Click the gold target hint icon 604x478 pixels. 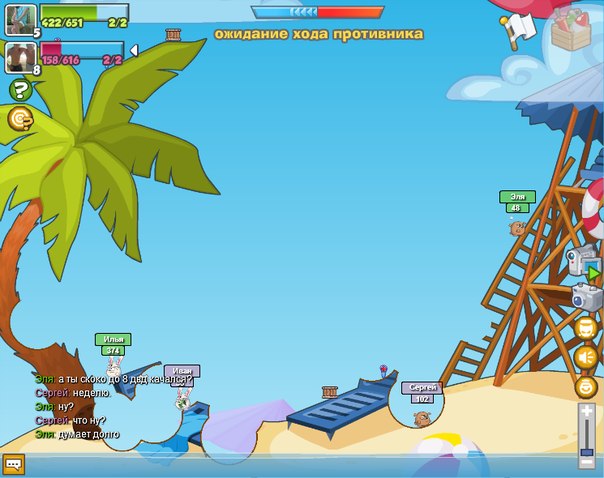tap(19, 119)
